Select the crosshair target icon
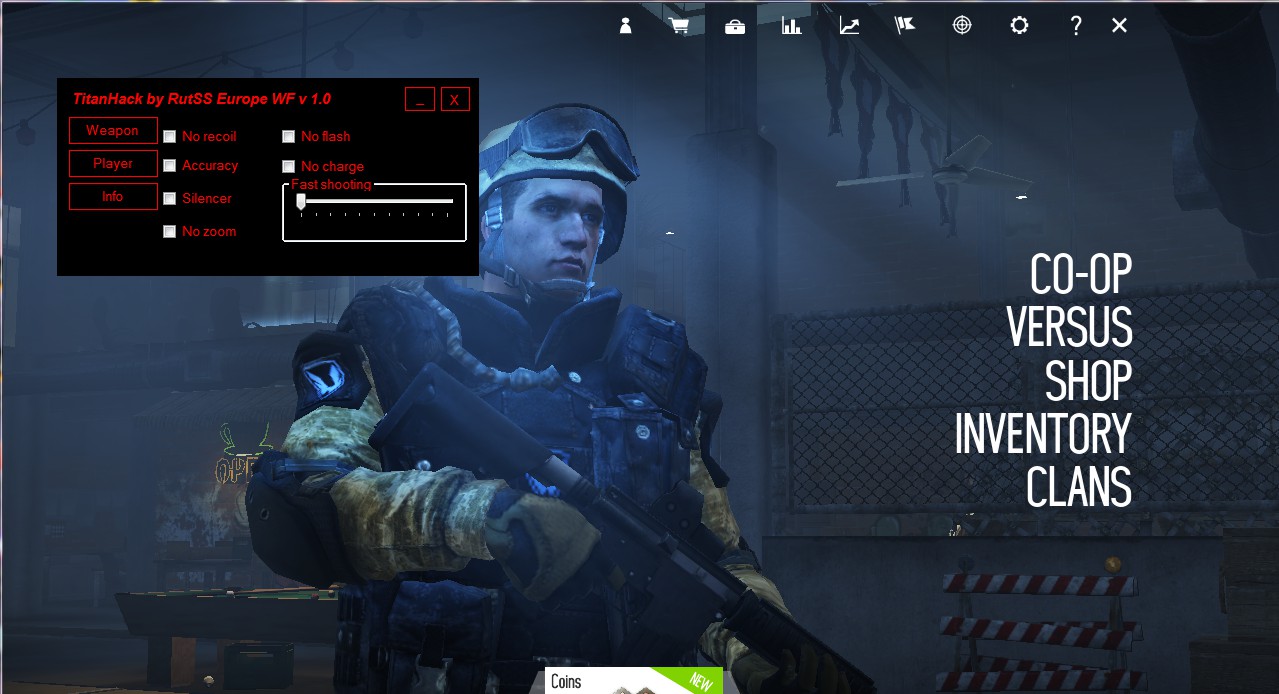Image resolution: width=1279 pixels, height=694 pixels. tap(962, 26)
